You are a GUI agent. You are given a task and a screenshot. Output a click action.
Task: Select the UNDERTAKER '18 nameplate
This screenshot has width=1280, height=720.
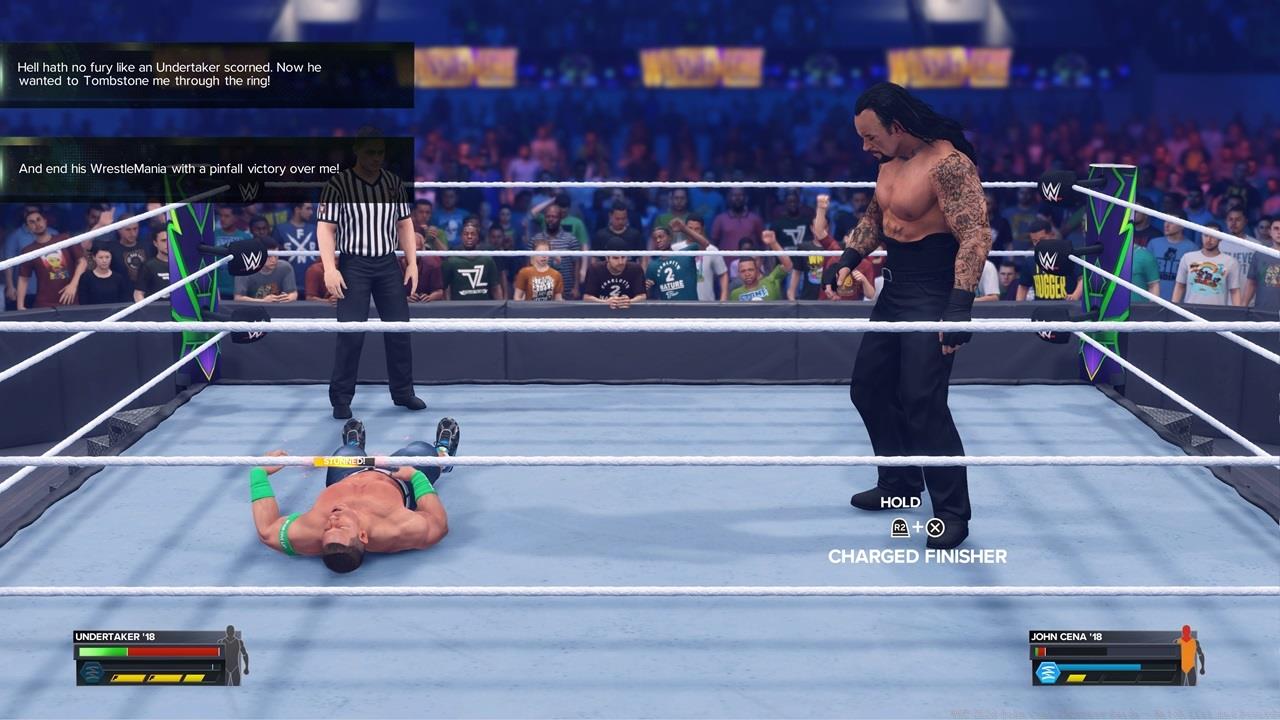(114, 636)
